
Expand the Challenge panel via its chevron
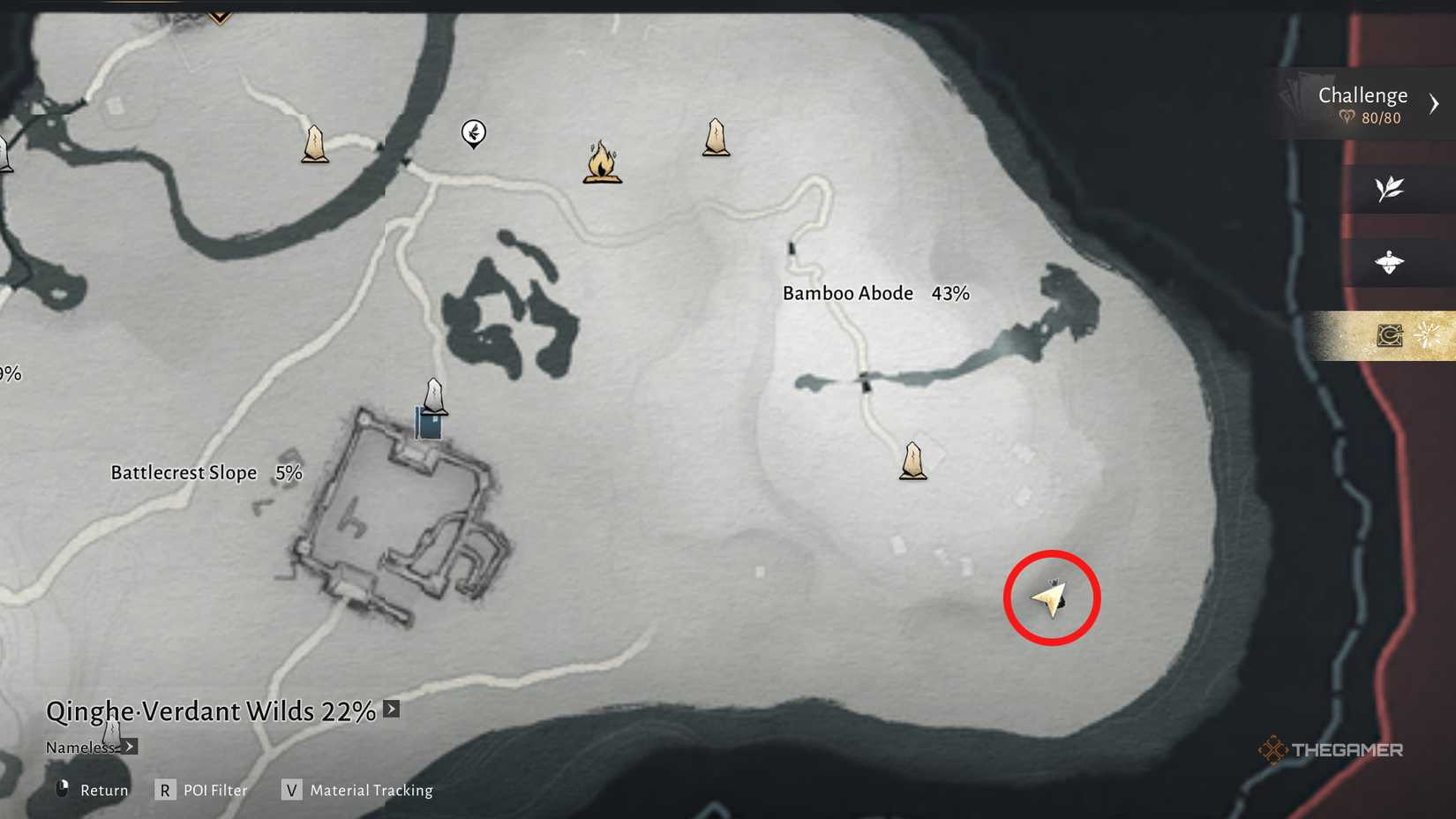click(1434, 102)
